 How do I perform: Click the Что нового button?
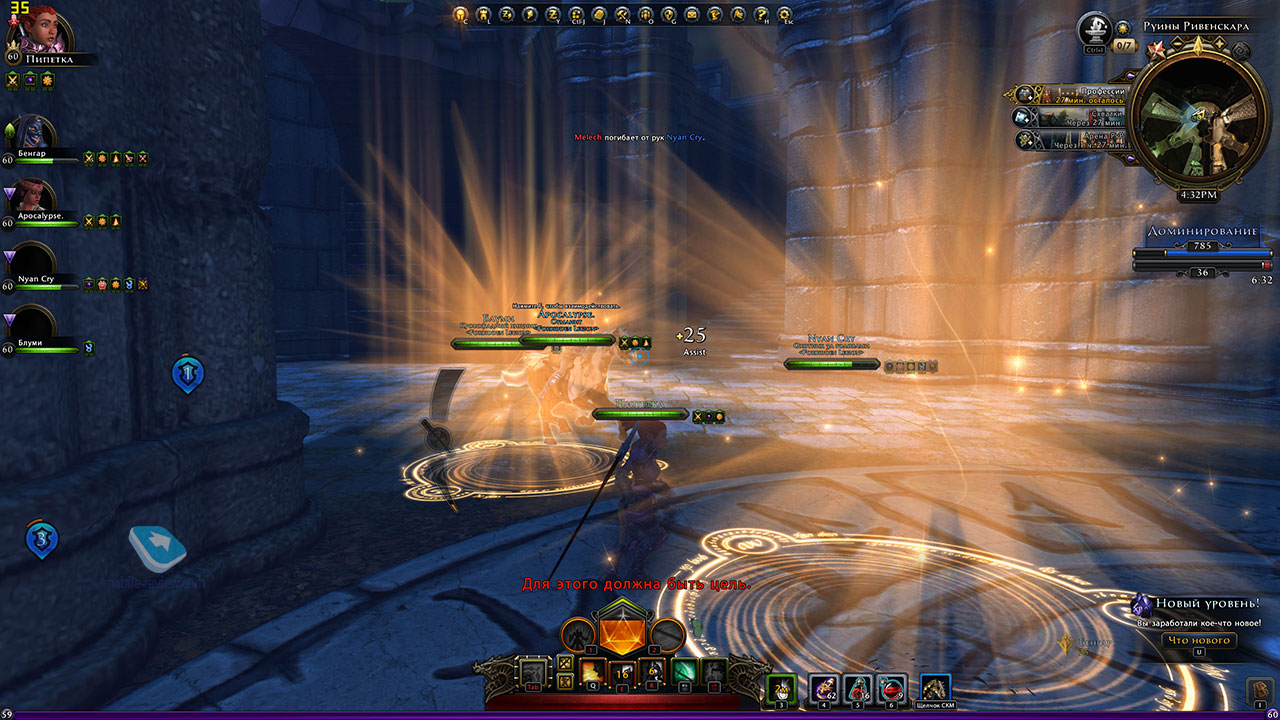1199,641
